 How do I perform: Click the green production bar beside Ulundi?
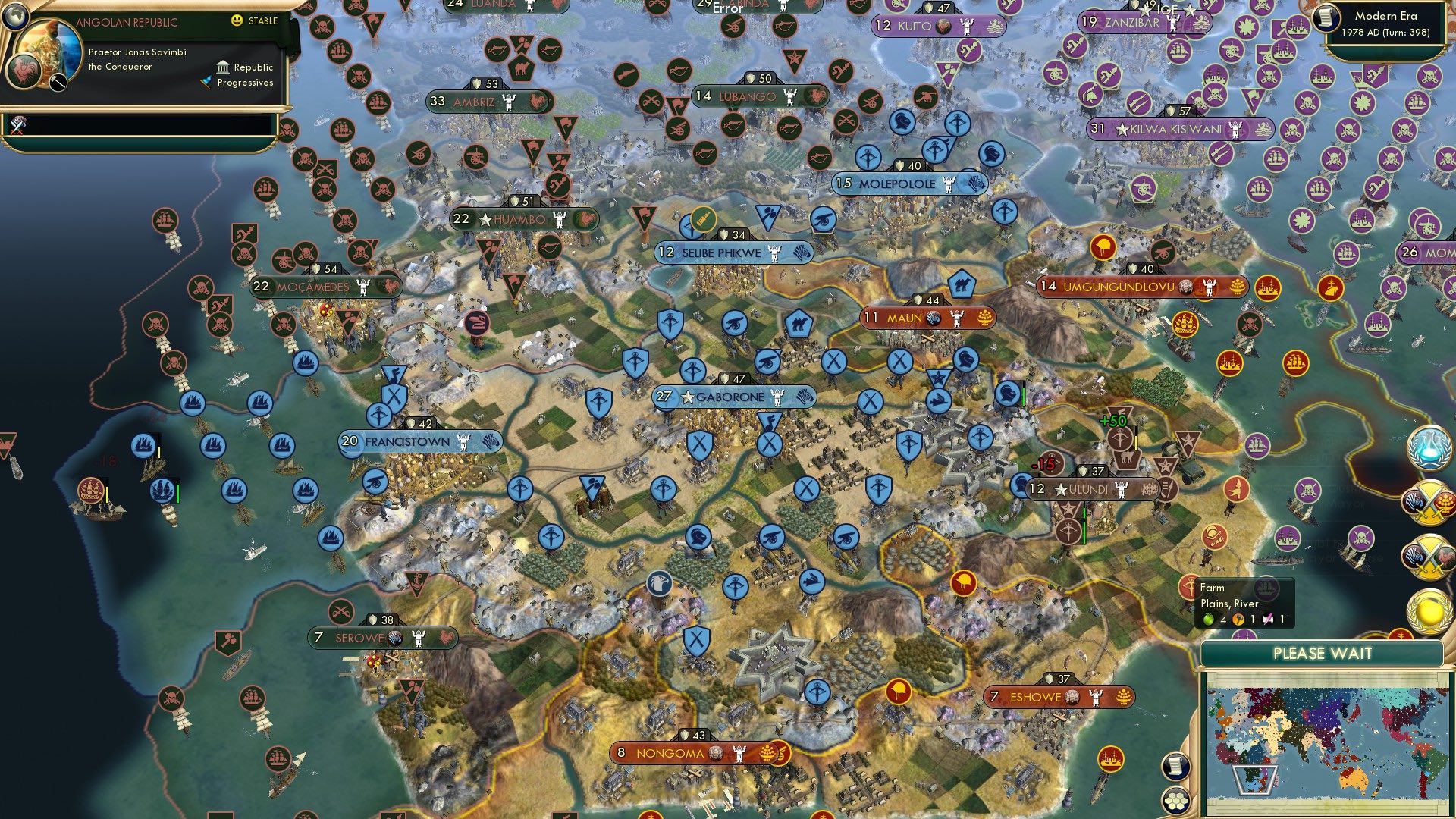point(1084,523)
